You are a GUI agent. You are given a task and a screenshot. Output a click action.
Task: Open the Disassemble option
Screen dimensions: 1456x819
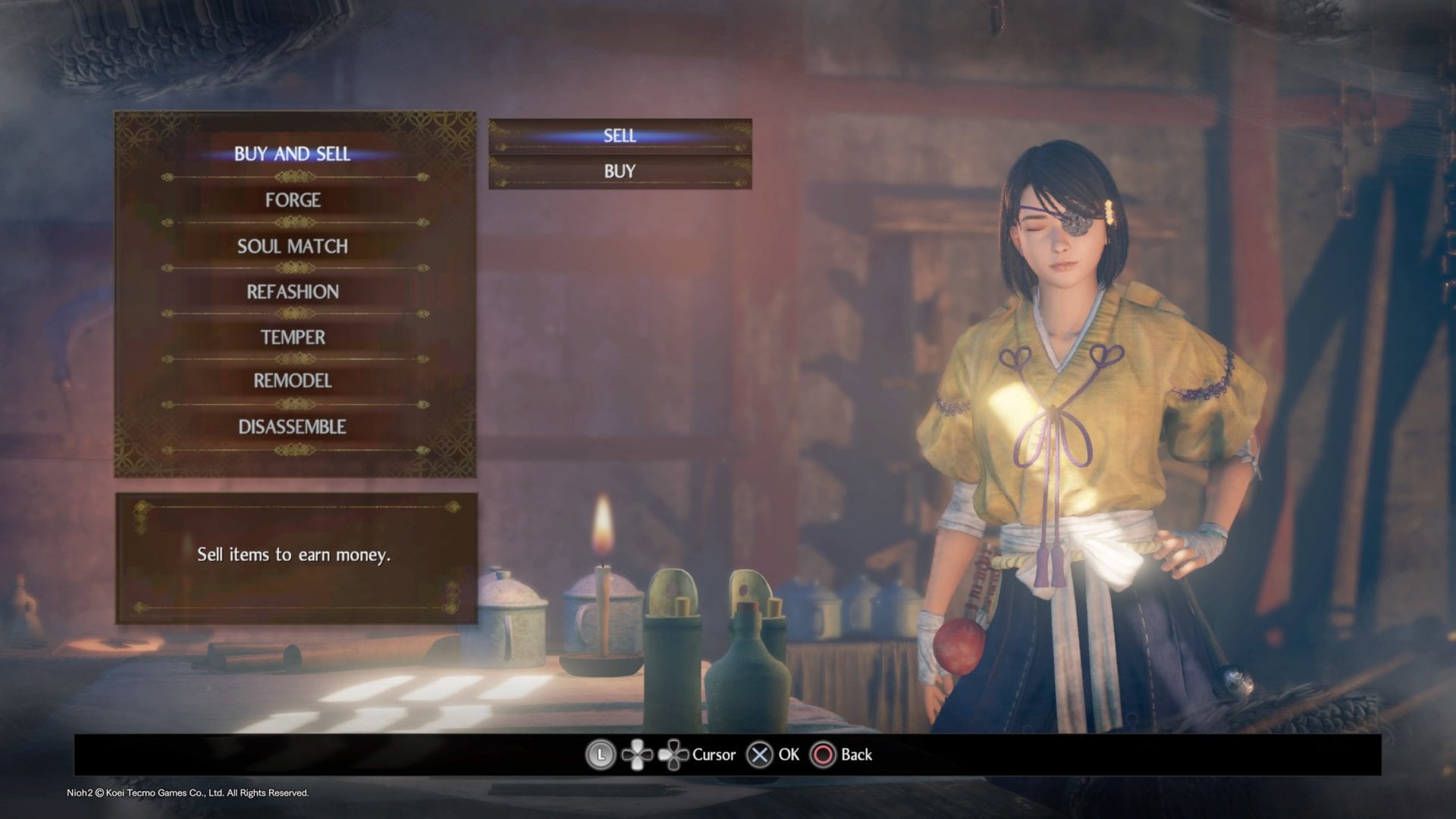293,427
